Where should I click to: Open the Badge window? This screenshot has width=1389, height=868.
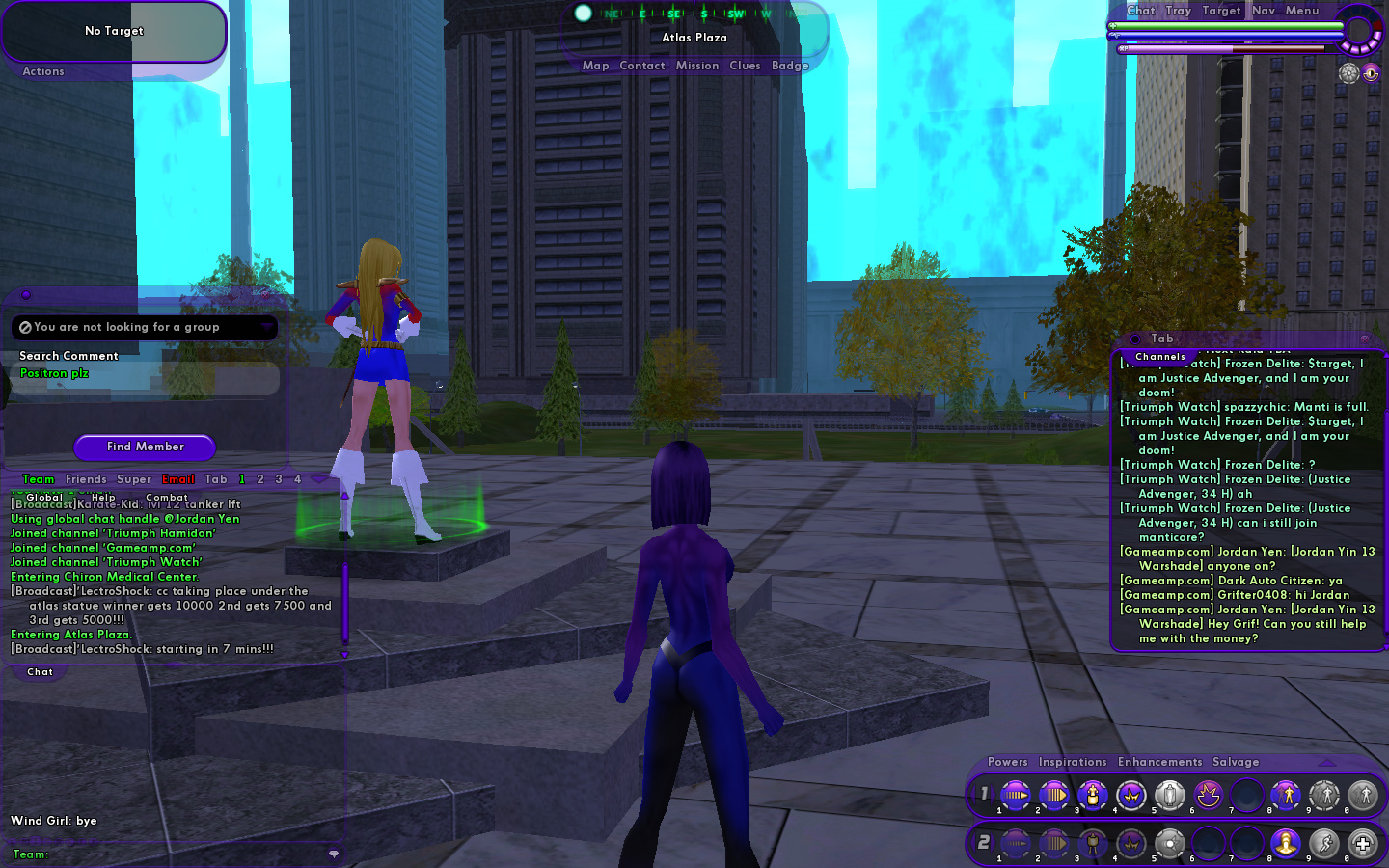click(x=790, y=66)
